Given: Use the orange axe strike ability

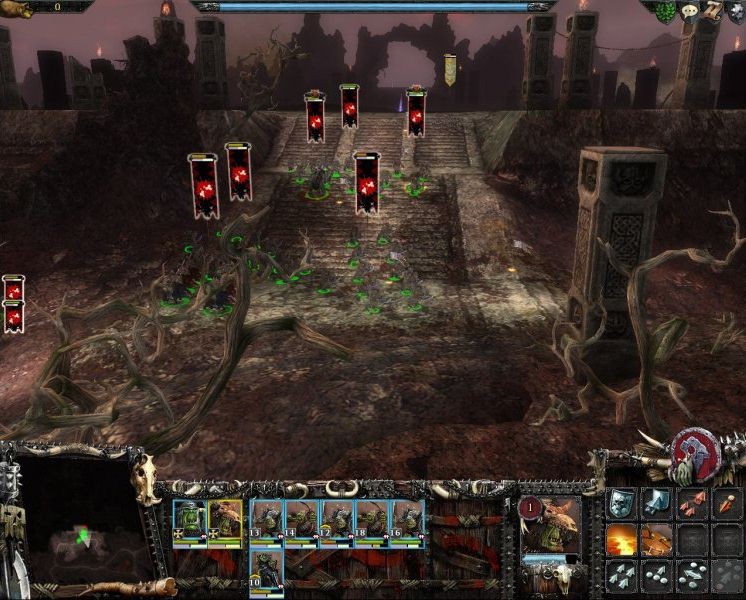Looking at the screenshot, I should (x=656, y=539).
